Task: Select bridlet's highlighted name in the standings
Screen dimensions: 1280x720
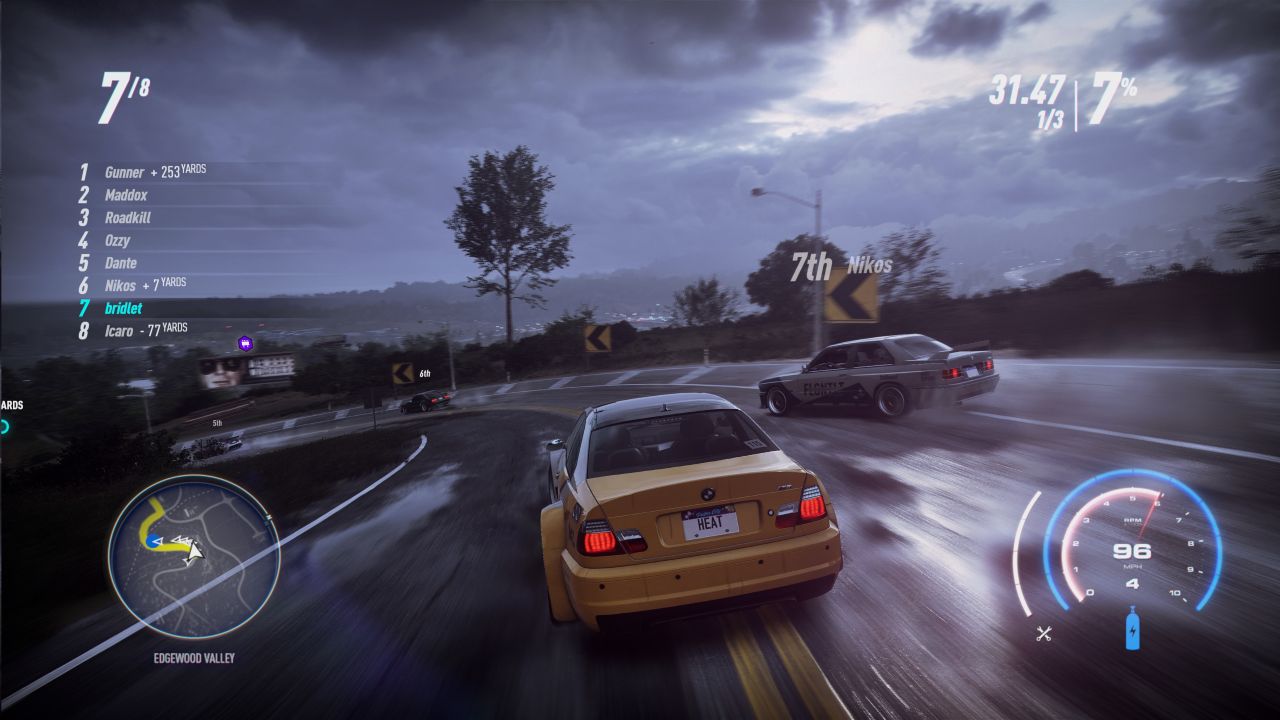Action: coord(123,308)
